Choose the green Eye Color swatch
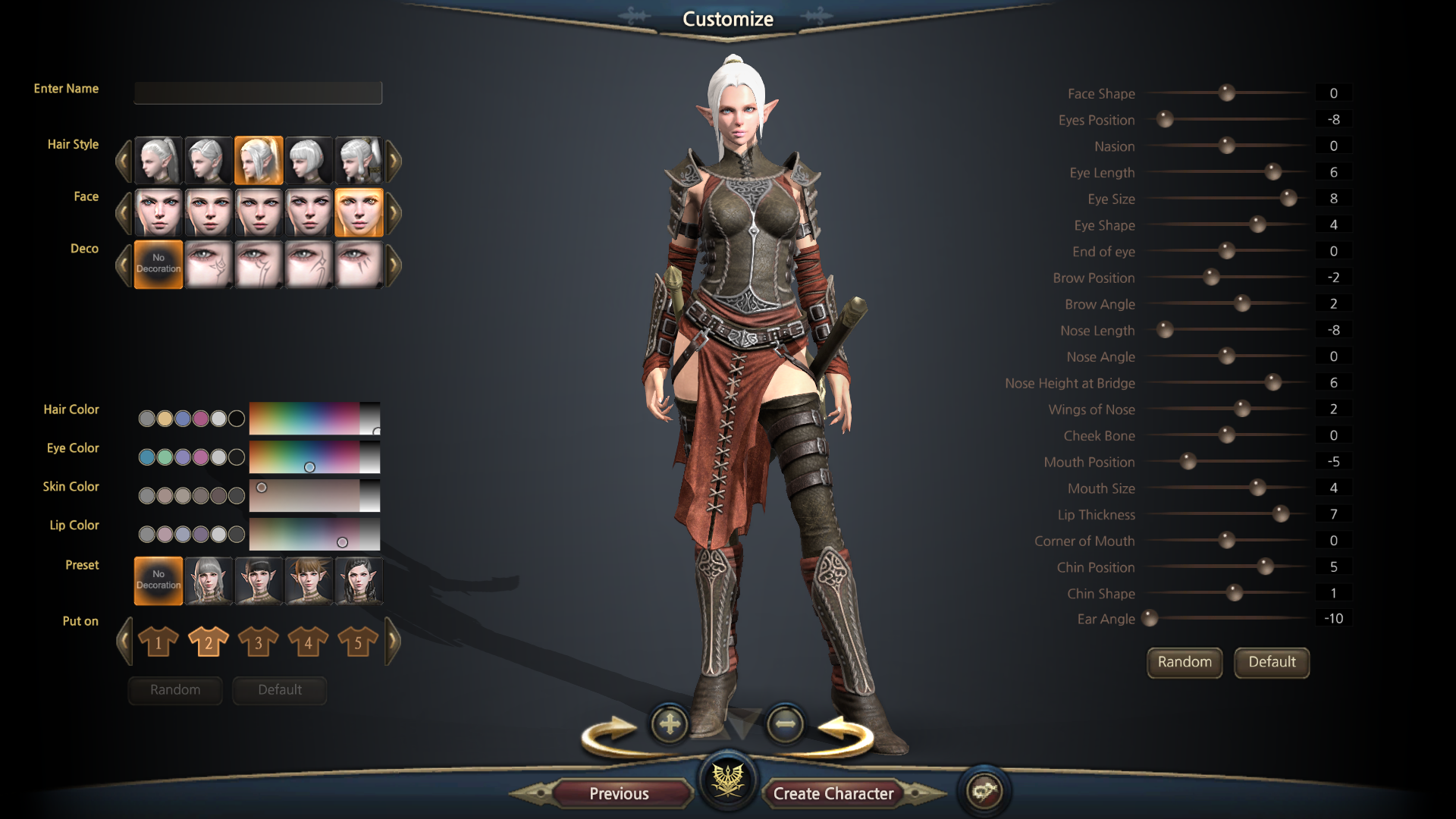The image size is (1456, 819). [165, 457]
